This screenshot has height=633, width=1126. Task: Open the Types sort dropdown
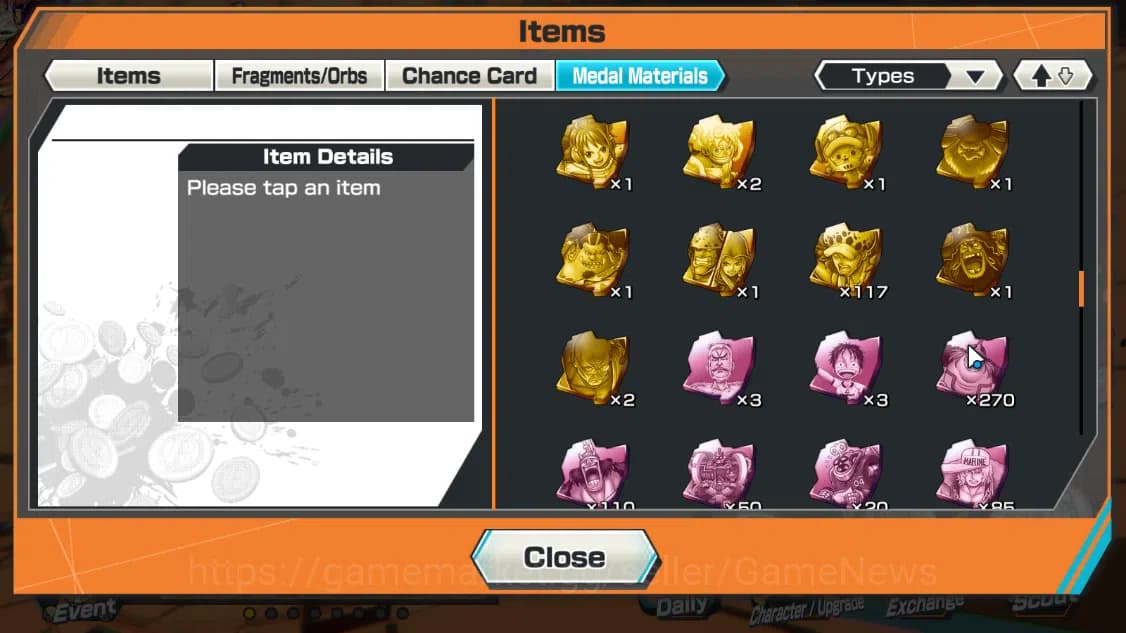908,76
